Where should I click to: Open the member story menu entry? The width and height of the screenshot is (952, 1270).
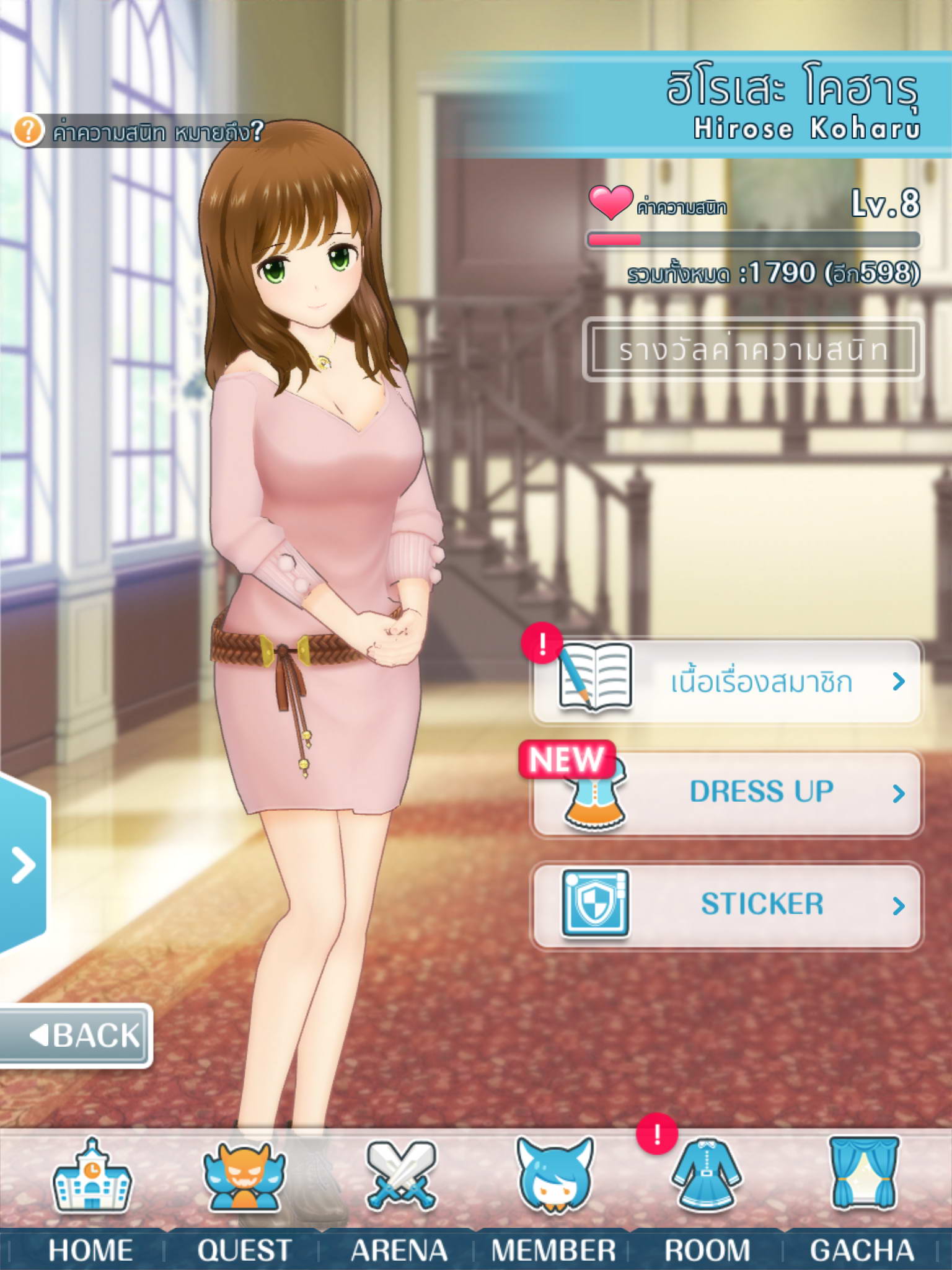pos(726,682)
